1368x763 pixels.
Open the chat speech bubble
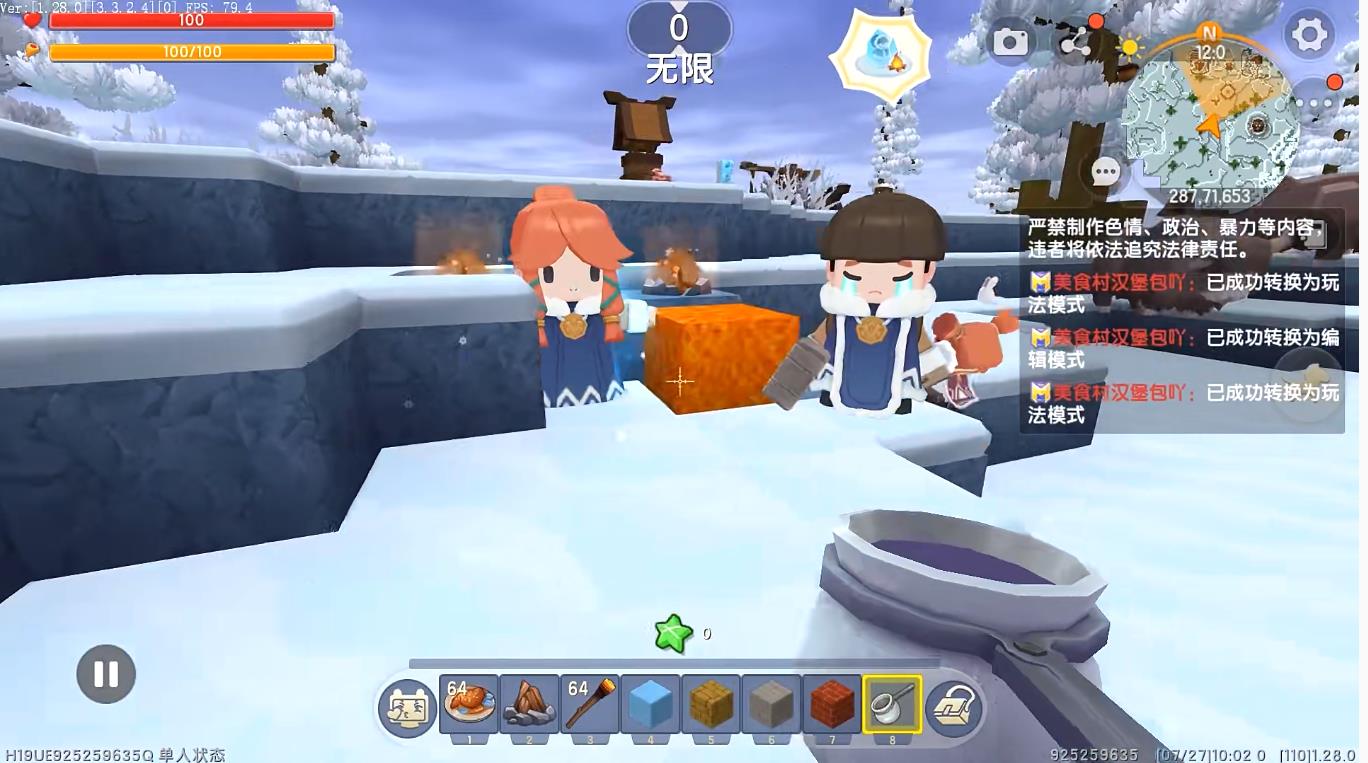pos(1106,172)
